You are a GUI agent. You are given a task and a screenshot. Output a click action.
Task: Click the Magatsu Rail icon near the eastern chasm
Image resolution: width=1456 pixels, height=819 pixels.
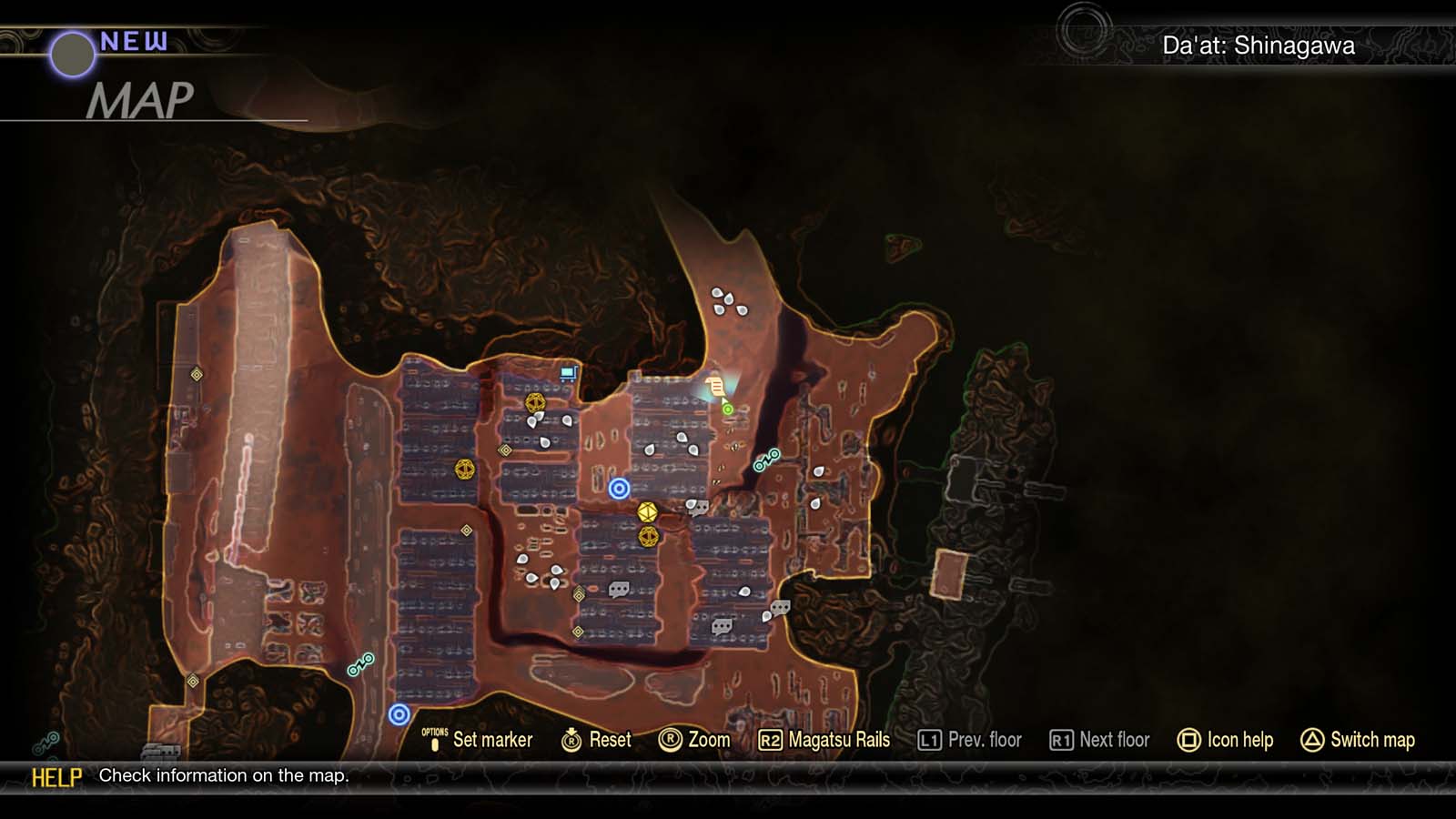click(x=767, y=460)
